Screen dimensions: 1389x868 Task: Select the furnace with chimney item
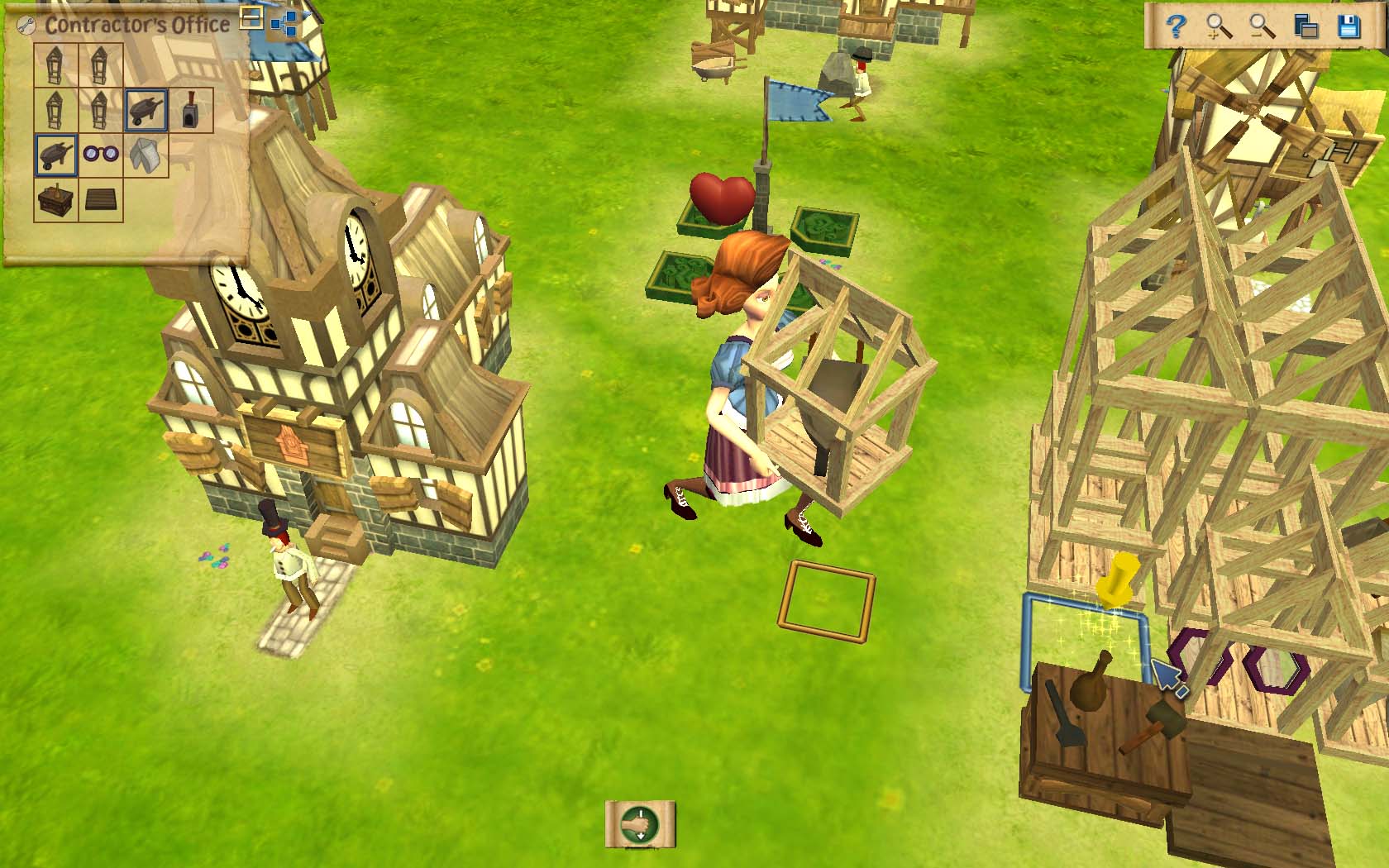pyautogui.click(x=191, y=110)
